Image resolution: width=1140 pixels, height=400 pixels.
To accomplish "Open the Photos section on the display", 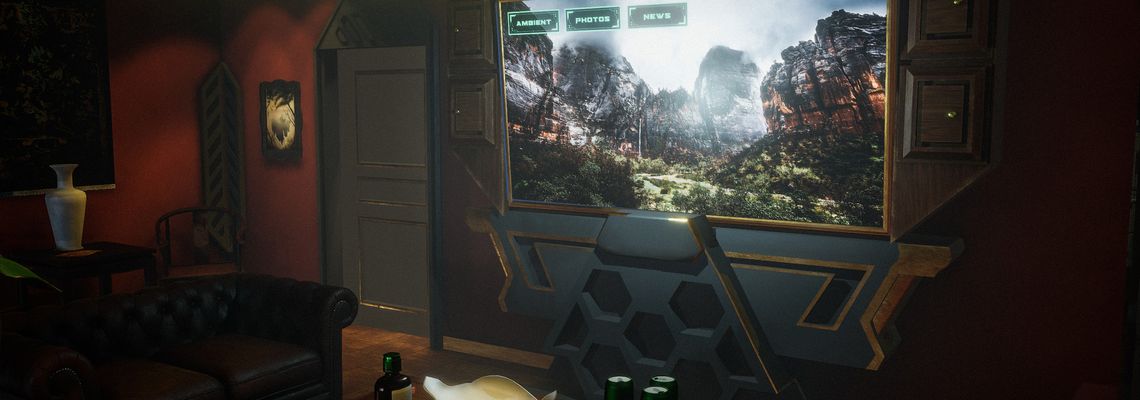I will [592, 18].
